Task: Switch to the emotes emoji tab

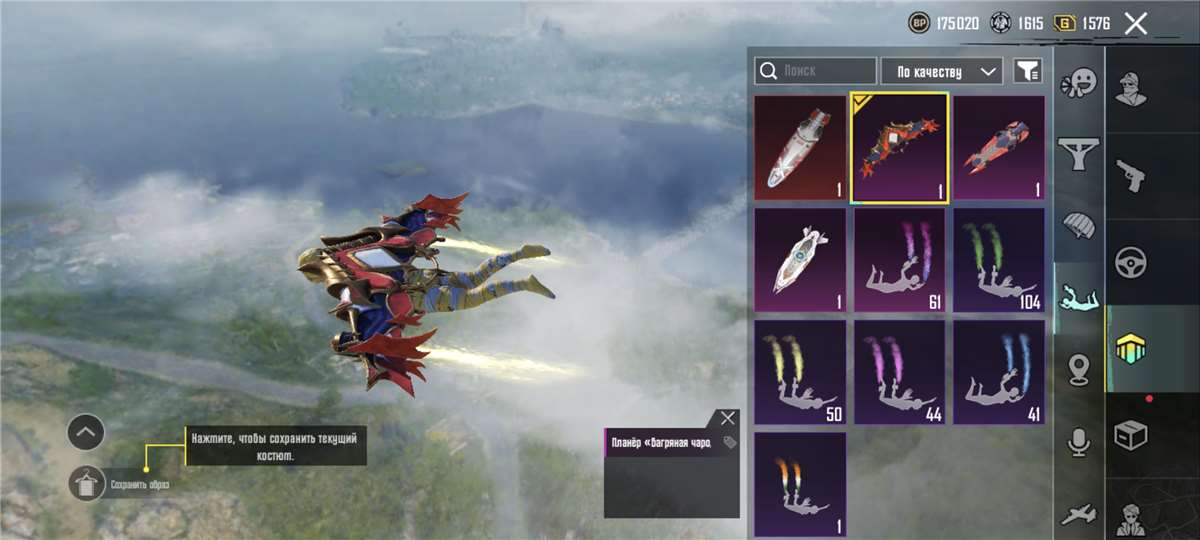Action: point(1079,82)
